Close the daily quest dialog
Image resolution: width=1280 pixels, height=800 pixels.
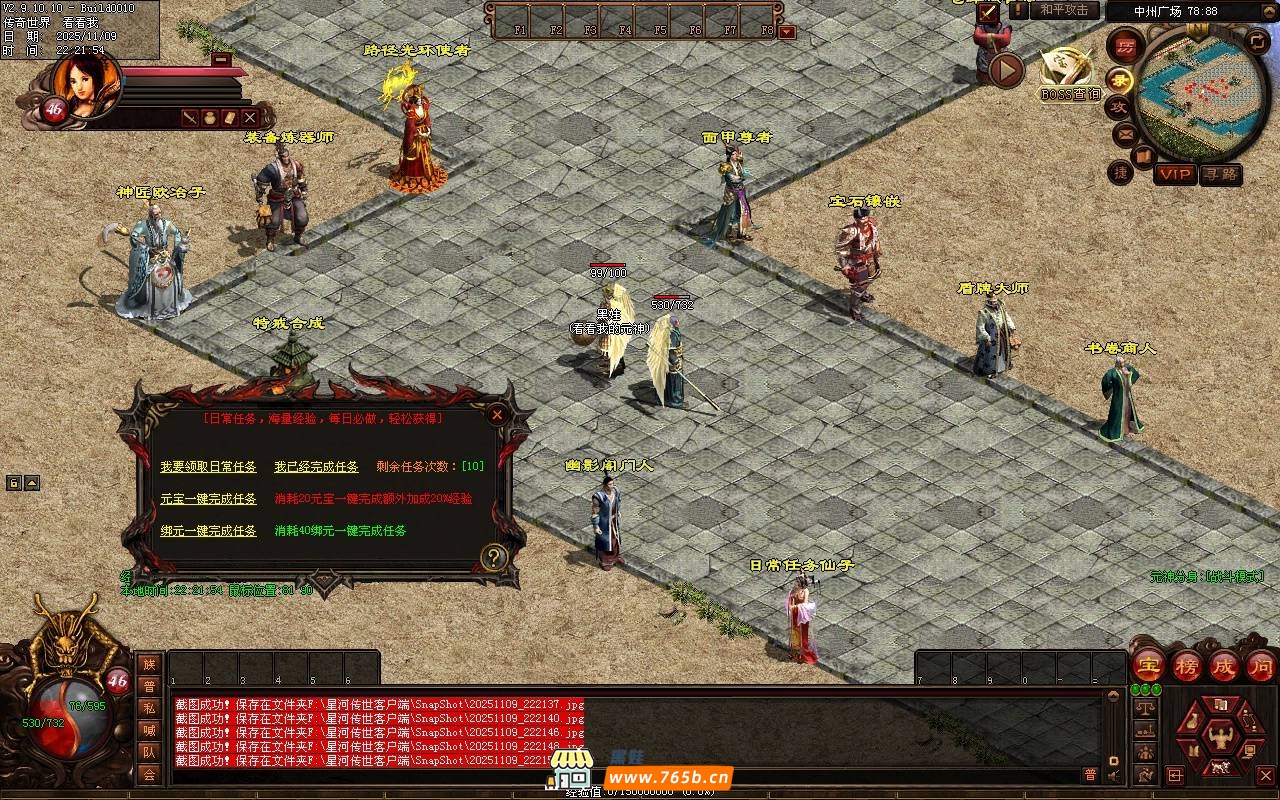(x=497, y=414)
